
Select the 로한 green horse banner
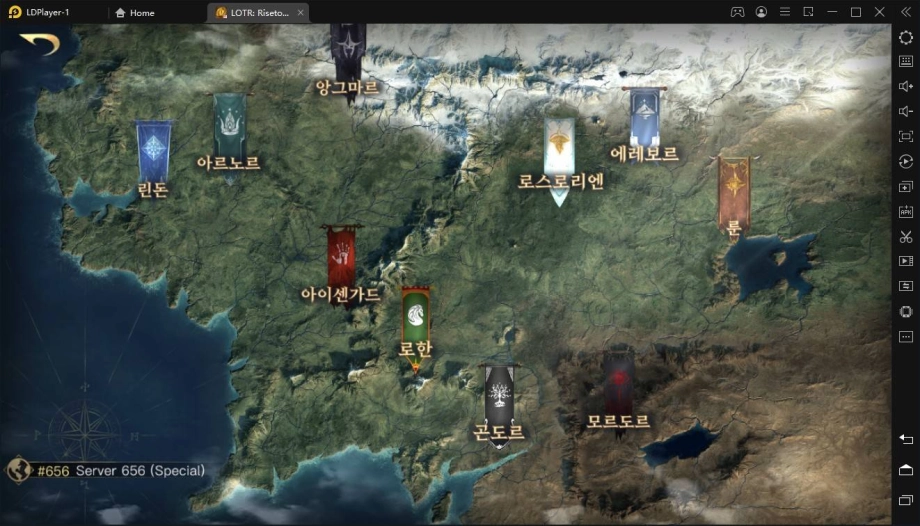pos(416,318)
